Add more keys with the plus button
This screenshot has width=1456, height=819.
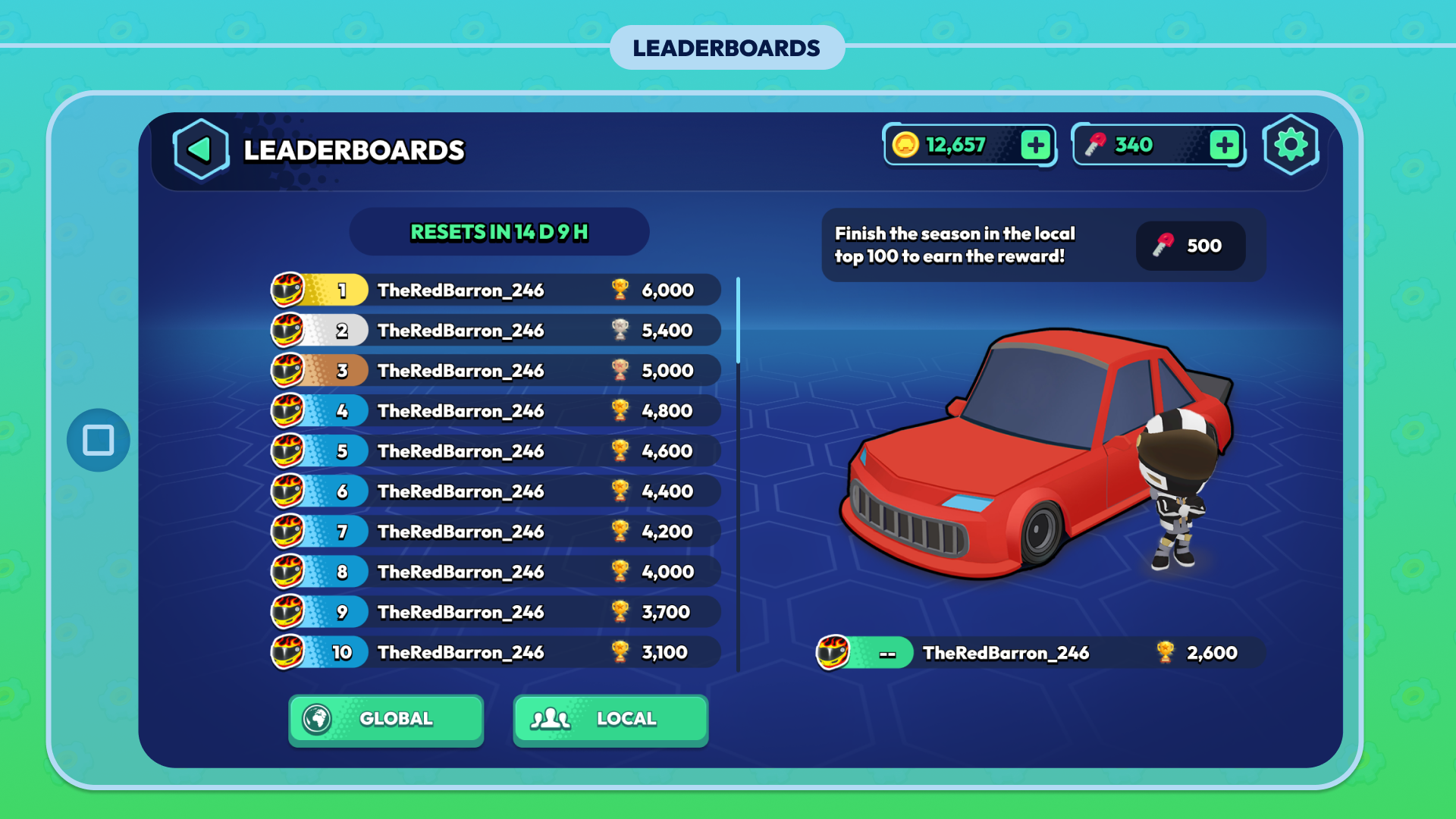coord(1224,145)
